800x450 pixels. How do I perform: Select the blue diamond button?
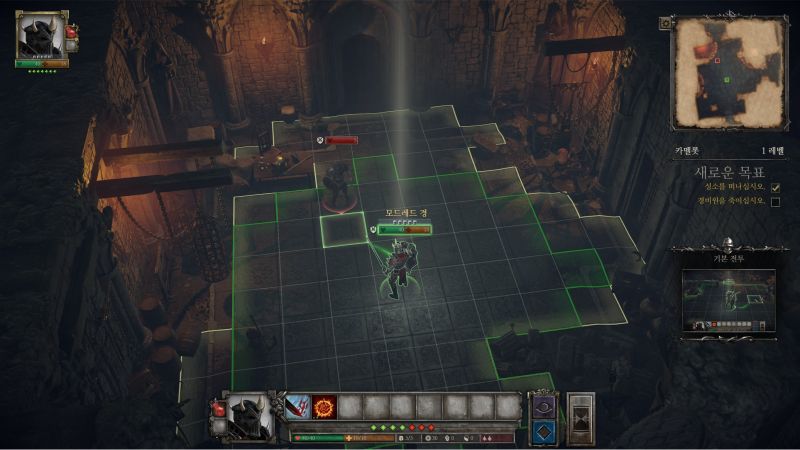click(x=543, y=430)
